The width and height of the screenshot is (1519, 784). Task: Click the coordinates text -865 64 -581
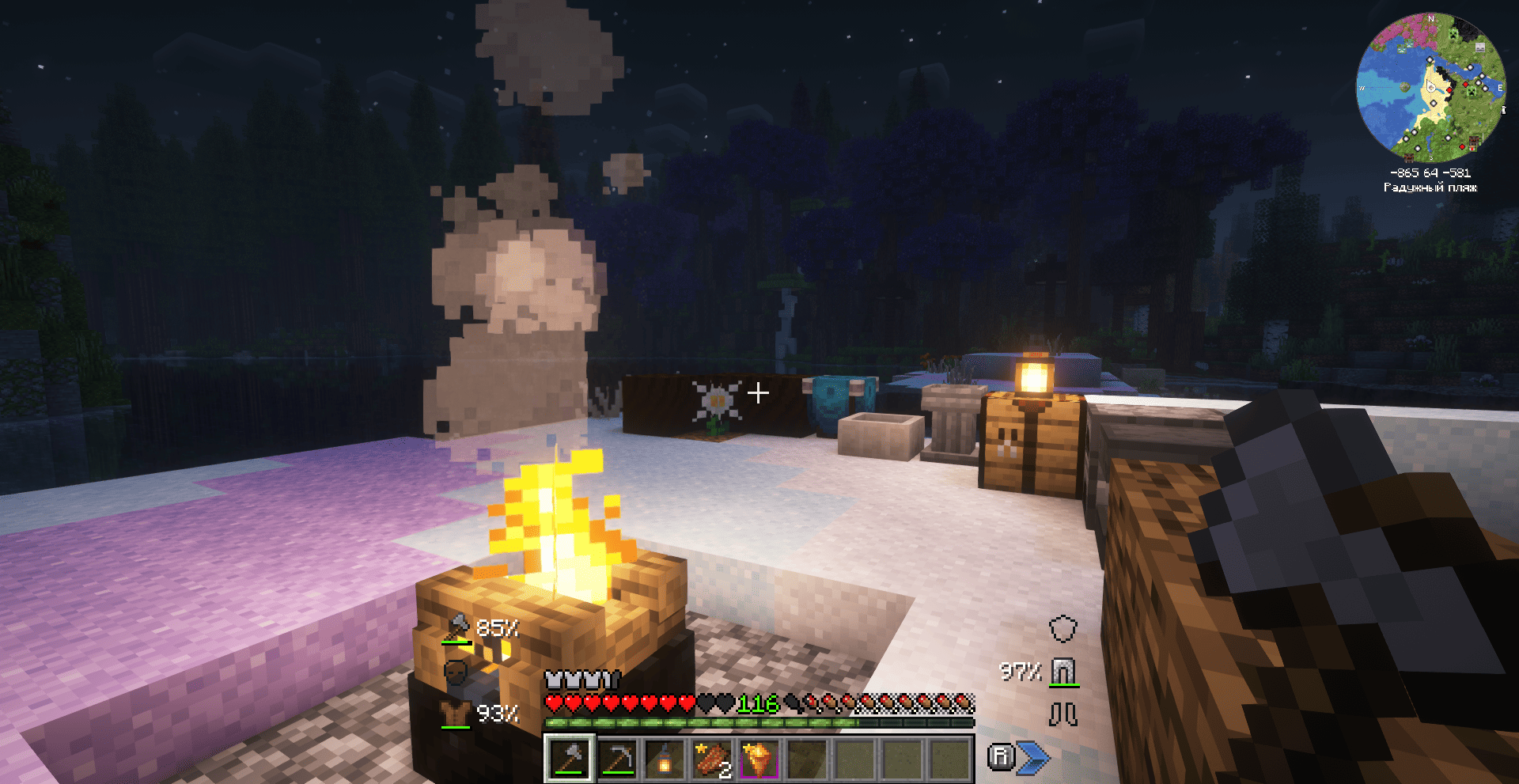[1432, 172]
